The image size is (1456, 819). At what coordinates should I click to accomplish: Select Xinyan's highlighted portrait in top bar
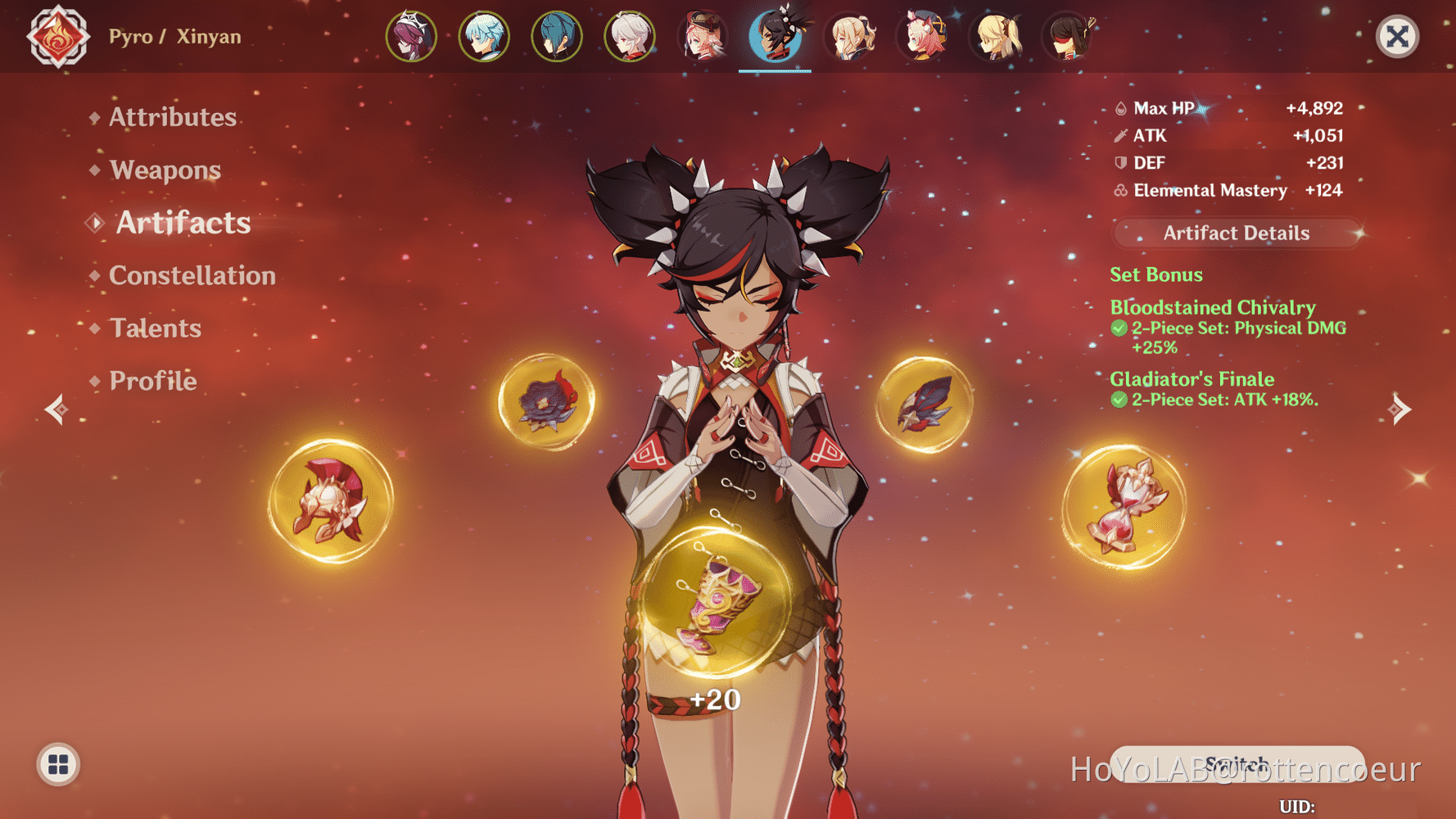click(x=775, y=35)
